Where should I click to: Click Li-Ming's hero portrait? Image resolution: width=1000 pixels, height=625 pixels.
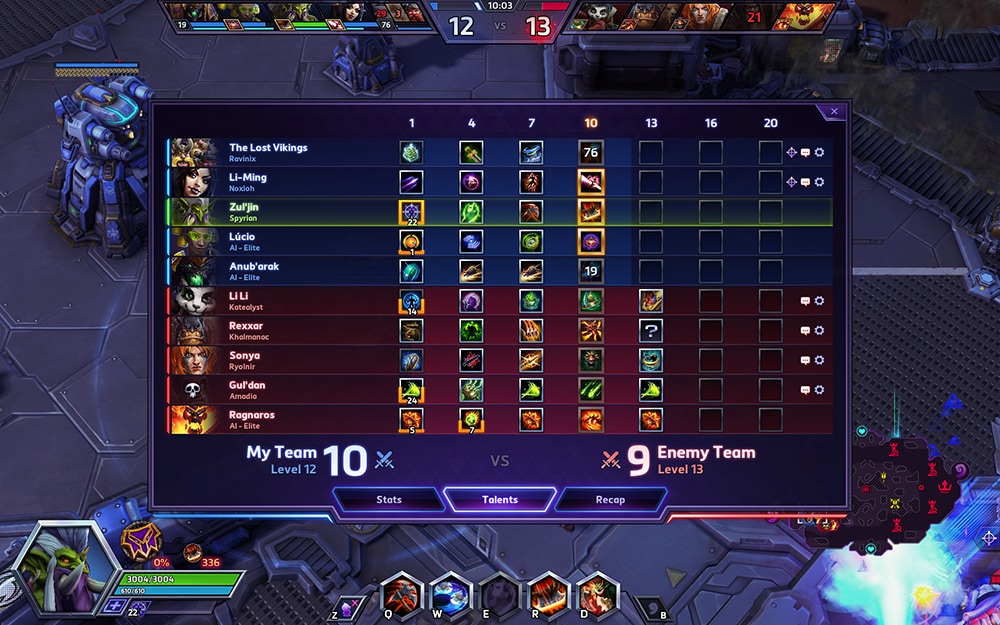(194, 182)
